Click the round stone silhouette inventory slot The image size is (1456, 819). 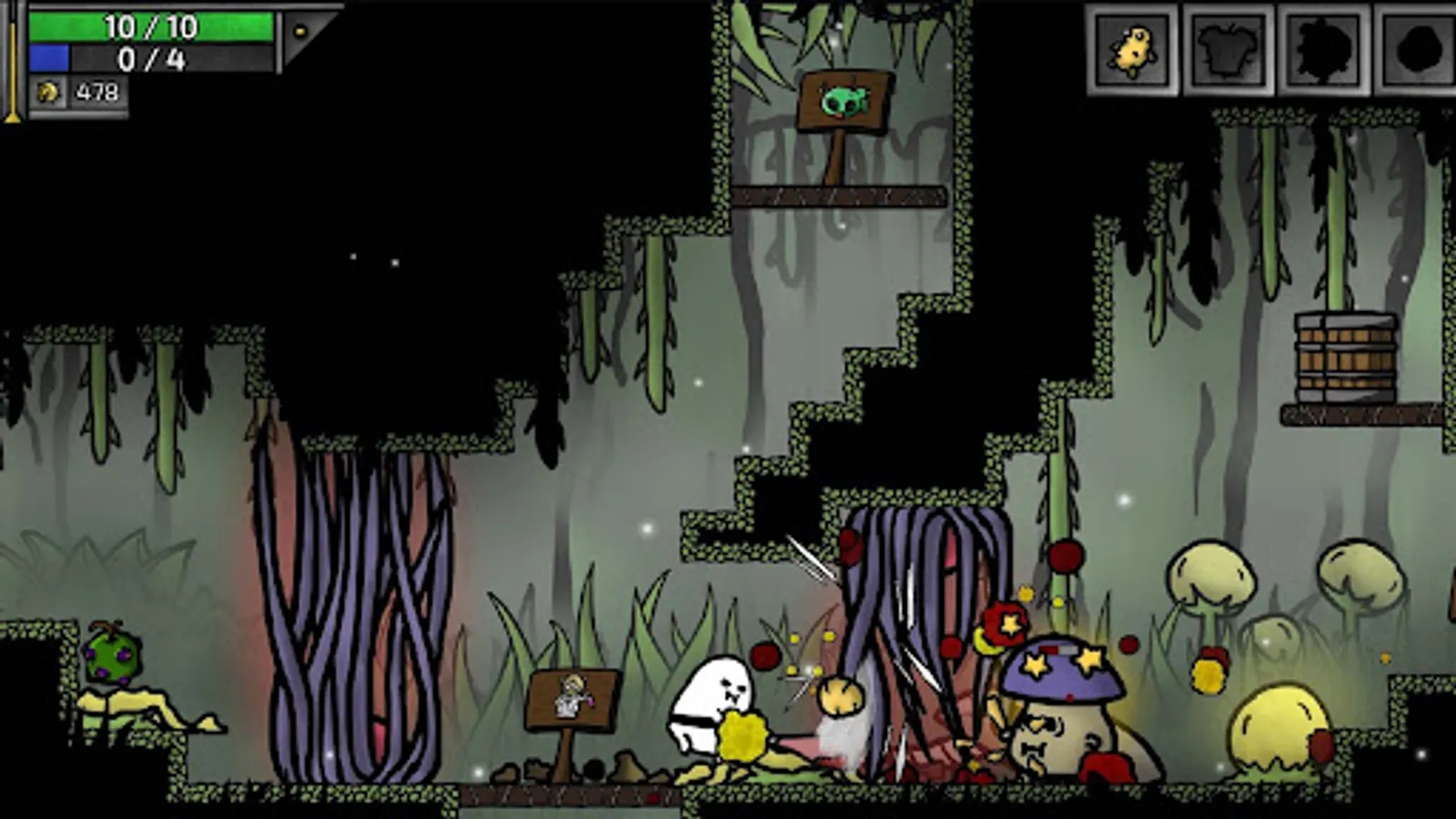point(1418,47)
